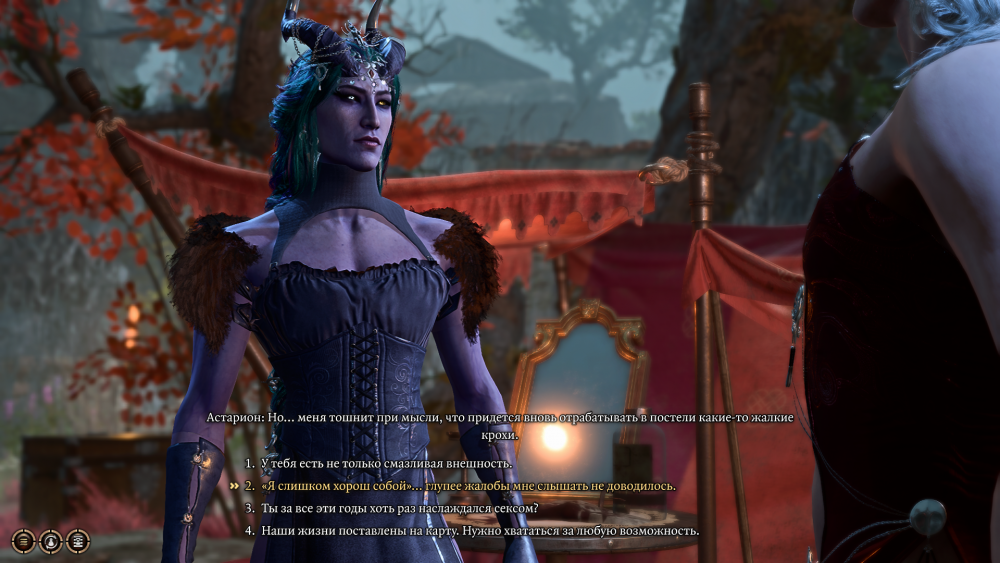Choose reply 1 about more than good looks
Viewport: 1000px width, 563px height.
[386, 464]
